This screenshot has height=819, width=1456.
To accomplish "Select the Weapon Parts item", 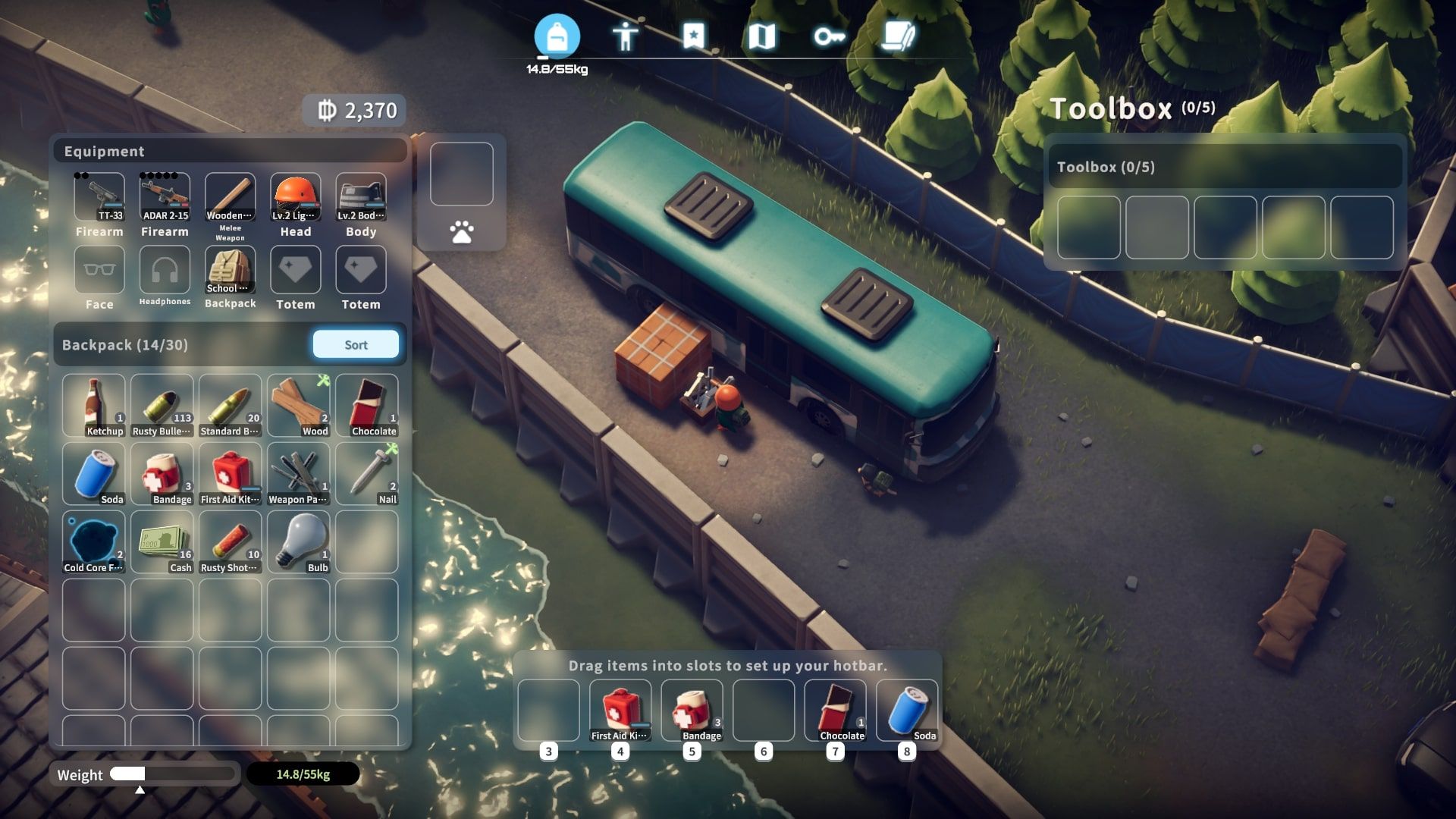I will (299, 474).
